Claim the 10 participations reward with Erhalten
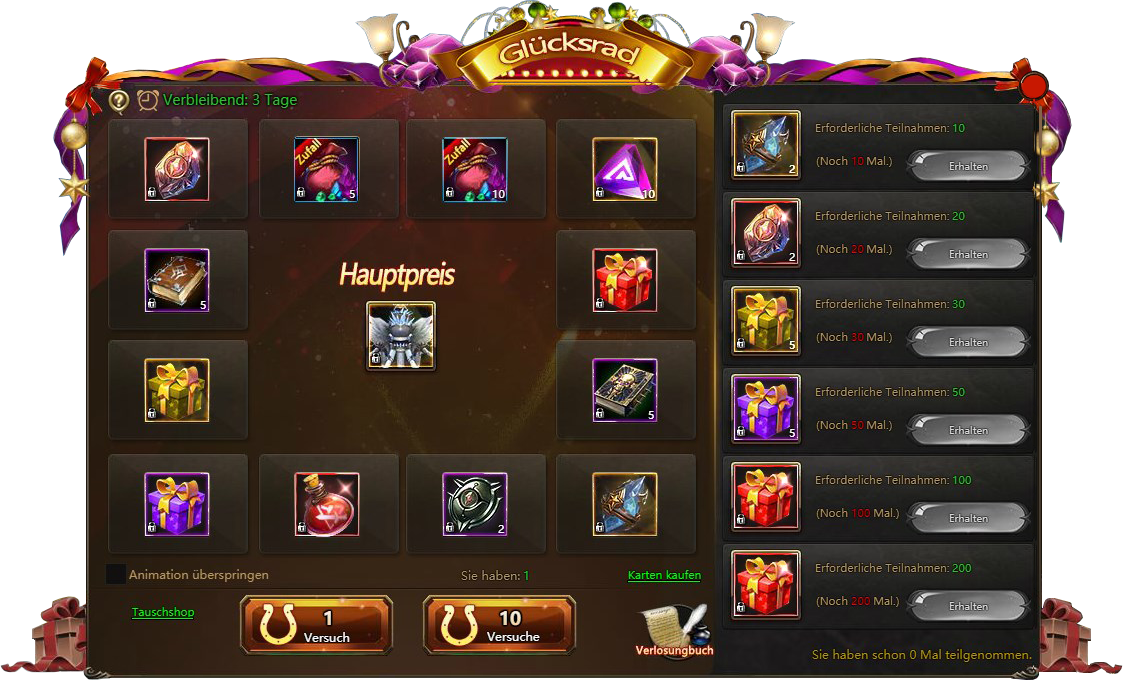The height and width of the screenshot is (680, 1123). point(967,166)
